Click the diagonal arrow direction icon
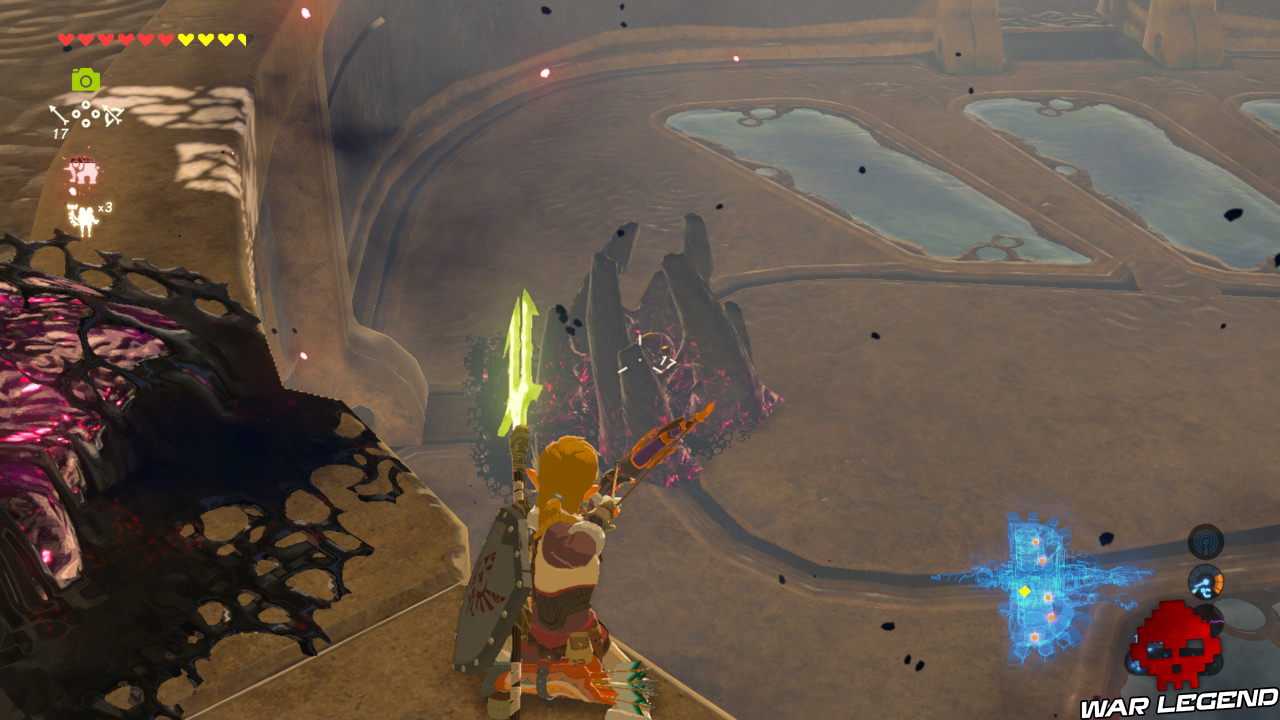 pyautogui.click(x=58, y=113)
